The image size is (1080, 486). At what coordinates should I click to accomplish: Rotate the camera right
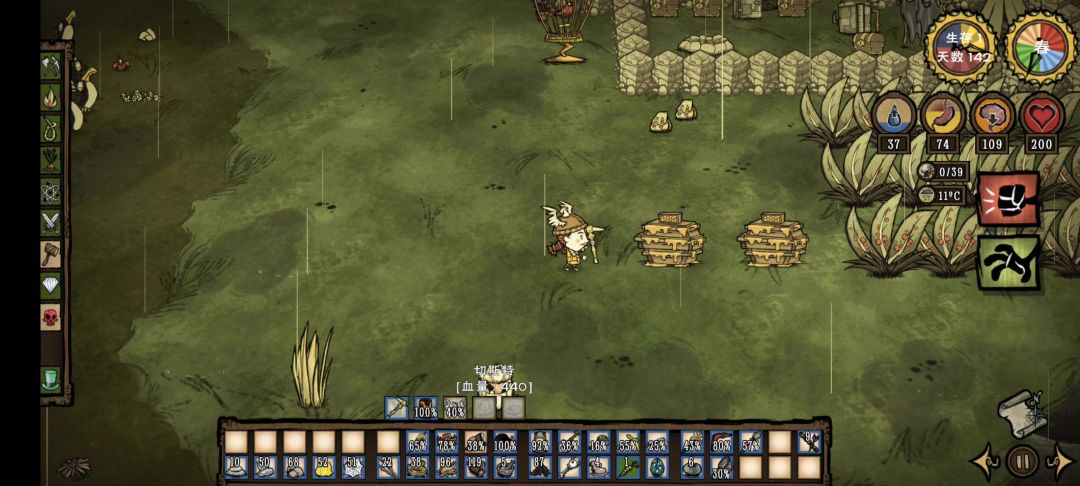click(x=1059, y=461)
